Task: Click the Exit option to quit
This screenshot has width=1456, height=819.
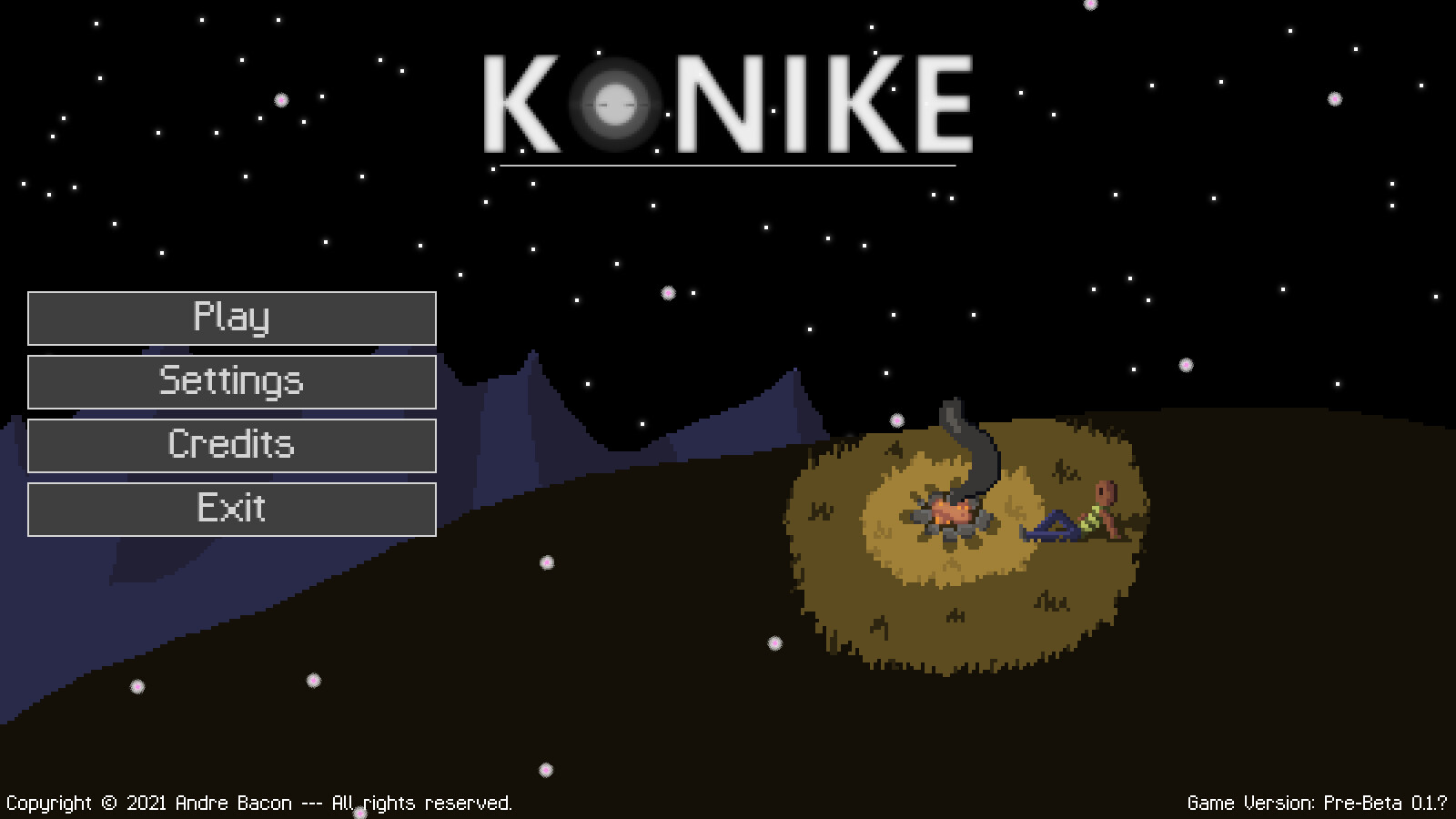Action: [x=232, y=509]
